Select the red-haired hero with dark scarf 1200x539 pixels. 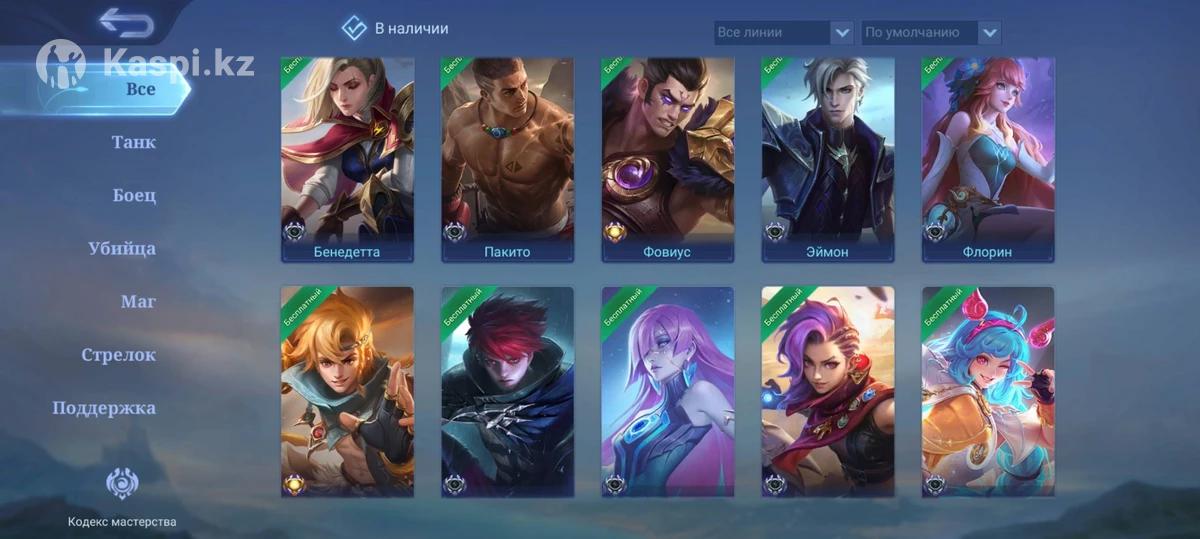pyautogui.click(x=507, y=392)
